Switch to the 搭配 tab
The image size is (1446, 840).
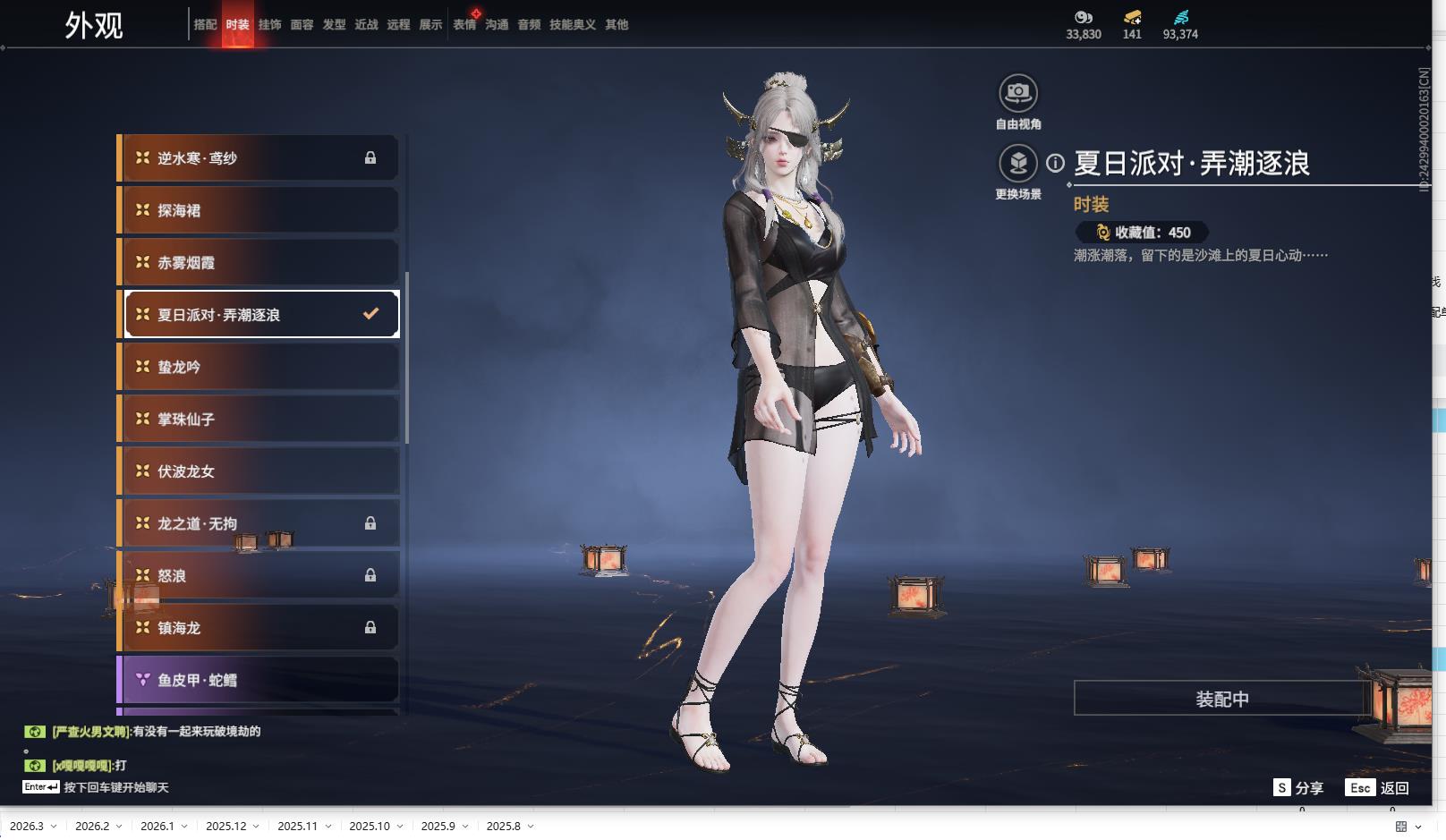click(205, 25)
